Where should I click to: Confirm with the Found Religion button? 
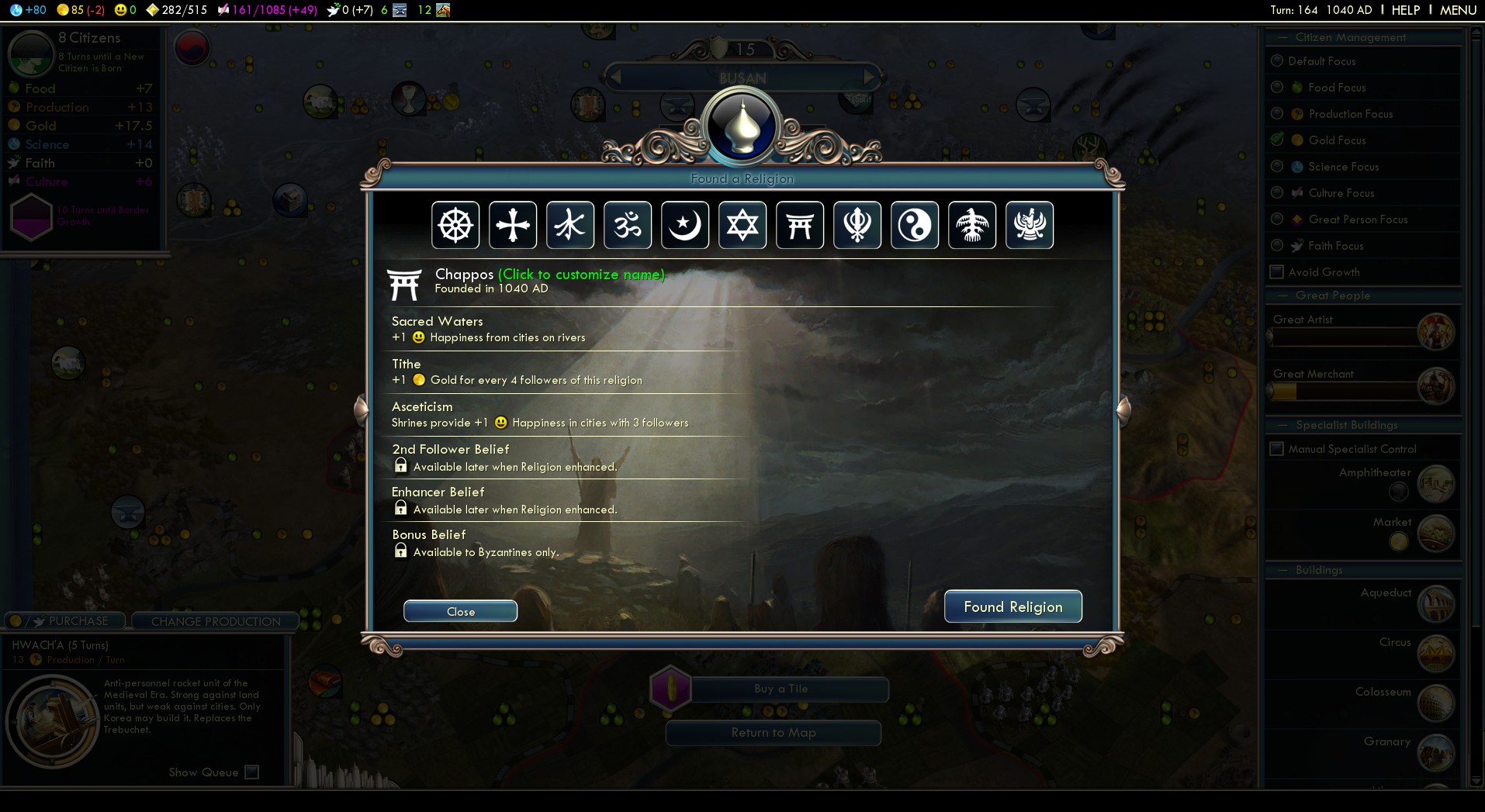tap(1012, 606)
